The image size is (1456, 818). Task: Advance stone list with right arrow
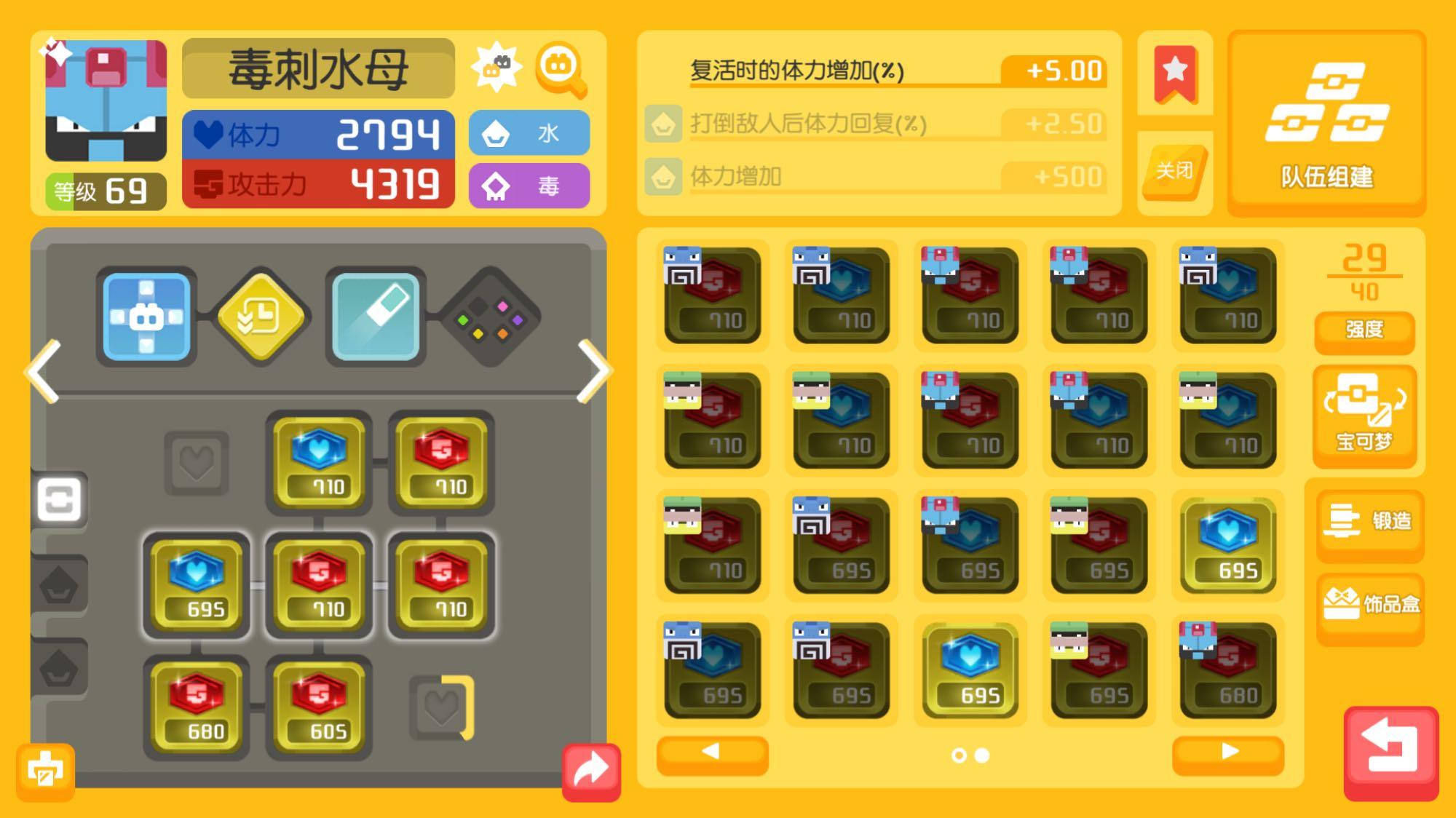(x=1228, y=755)
